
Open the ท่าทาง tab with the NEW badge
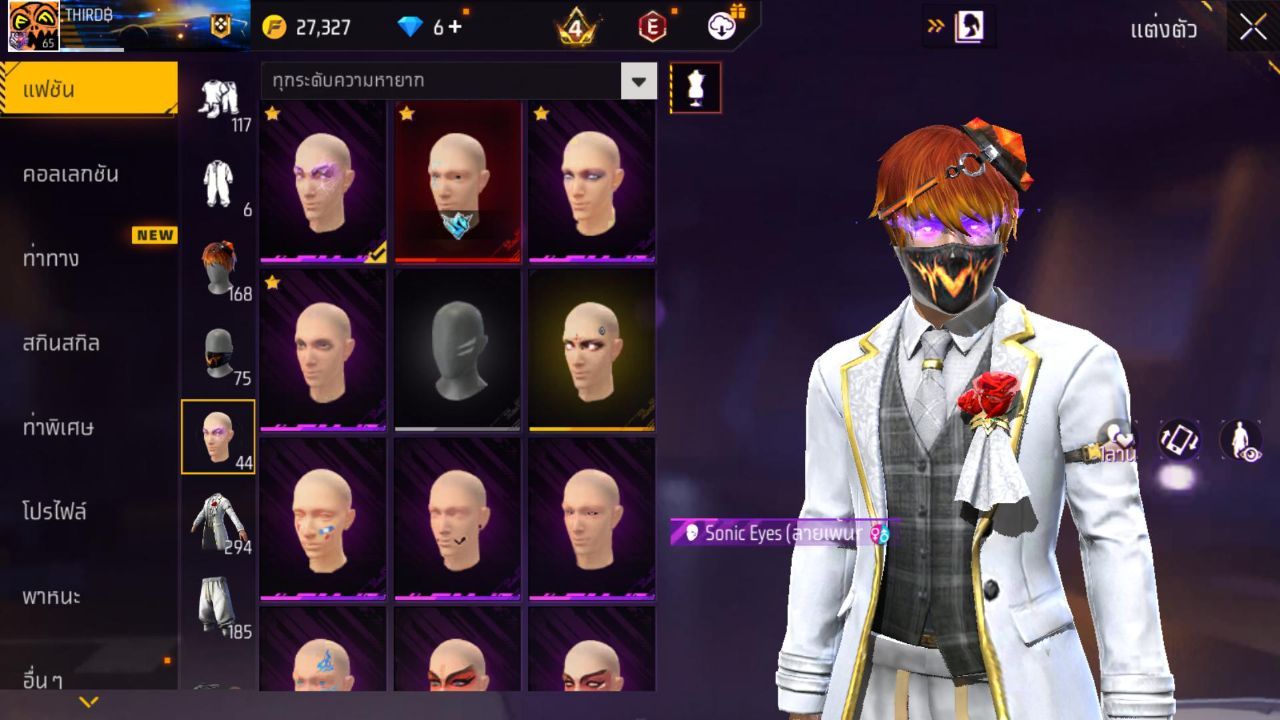[x=88, y=258]
